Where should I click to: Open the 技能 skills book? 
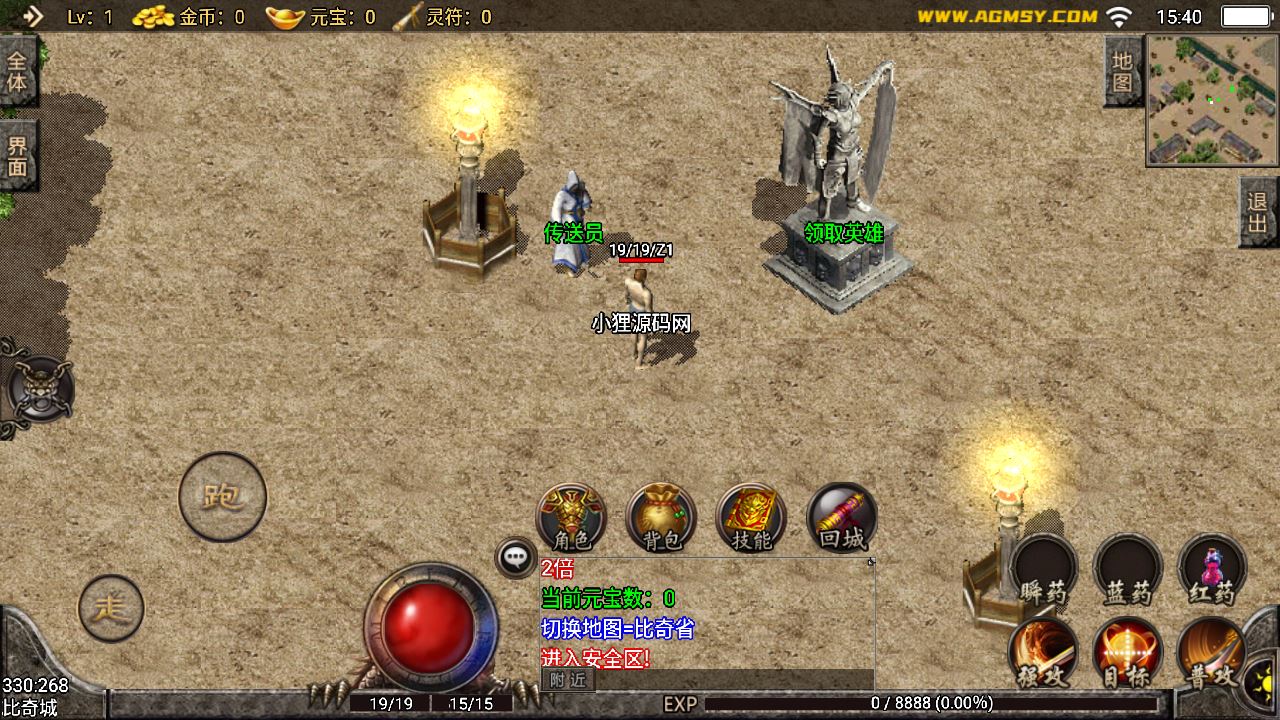coord(751,518)
